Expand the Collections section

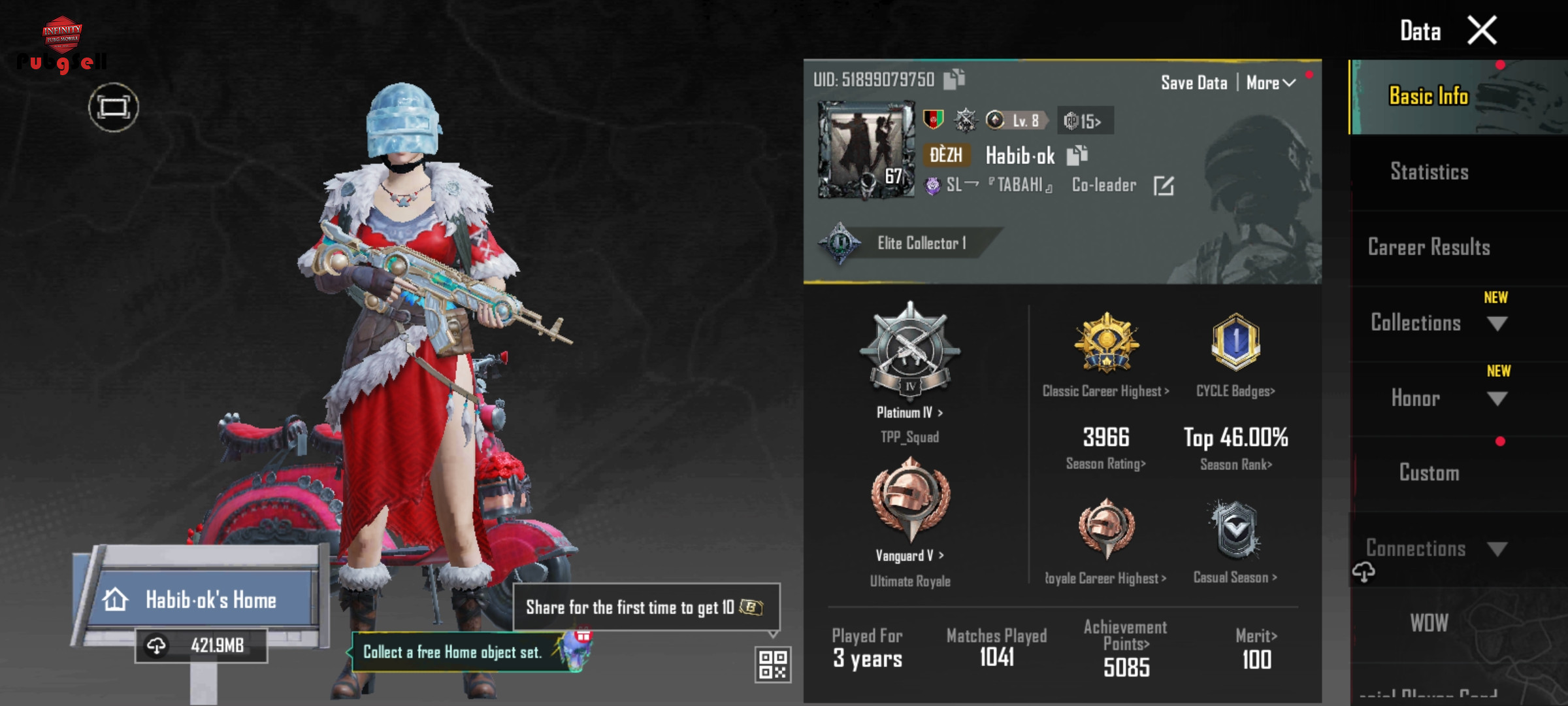pyautogui.click(x=1496, y=324)
